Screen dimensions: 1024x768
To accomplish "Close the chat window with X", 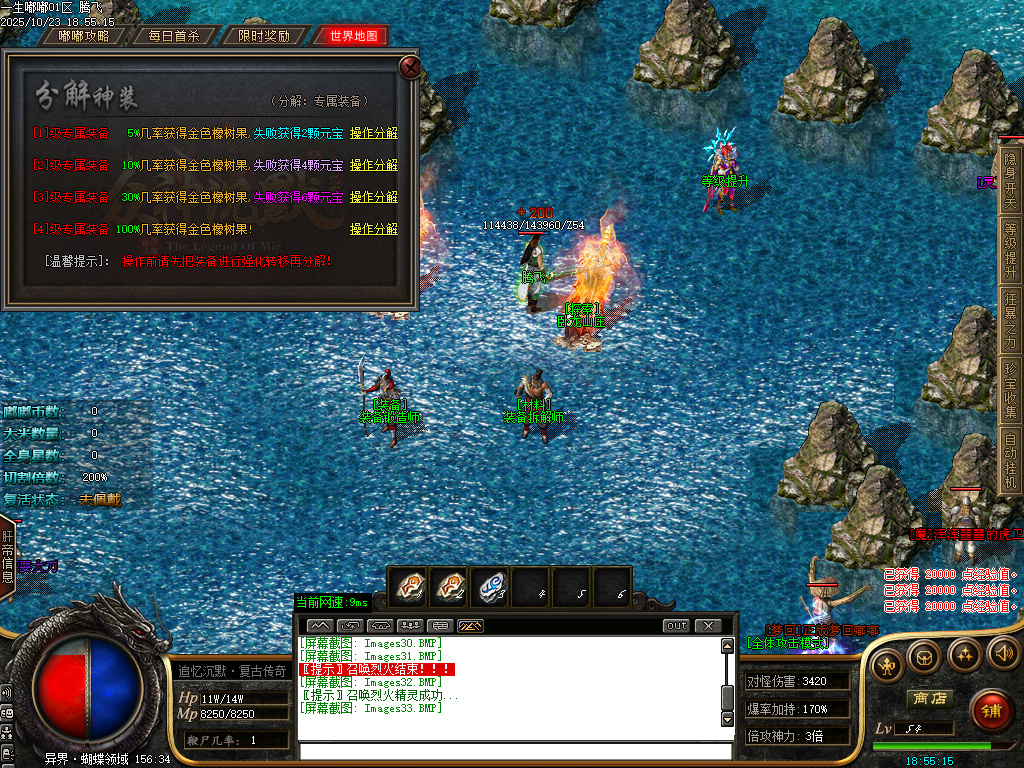I will 708,626.
